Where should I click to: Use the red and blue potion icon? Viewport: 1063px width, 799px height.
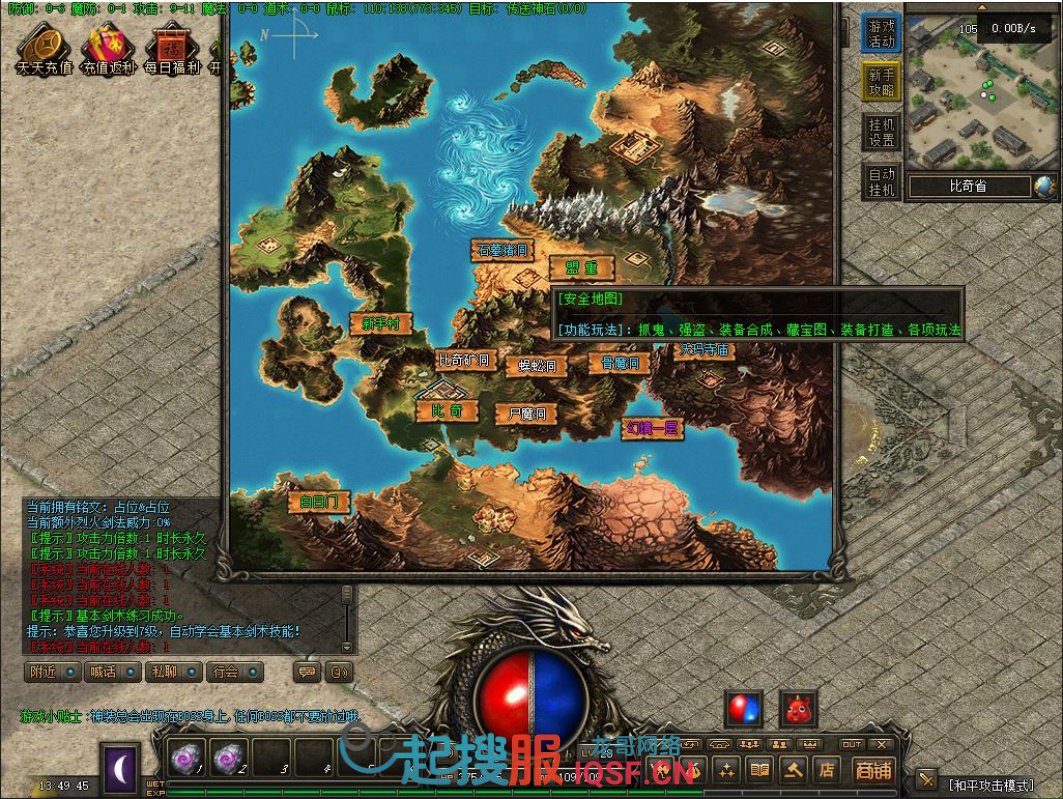pos(743,709)
